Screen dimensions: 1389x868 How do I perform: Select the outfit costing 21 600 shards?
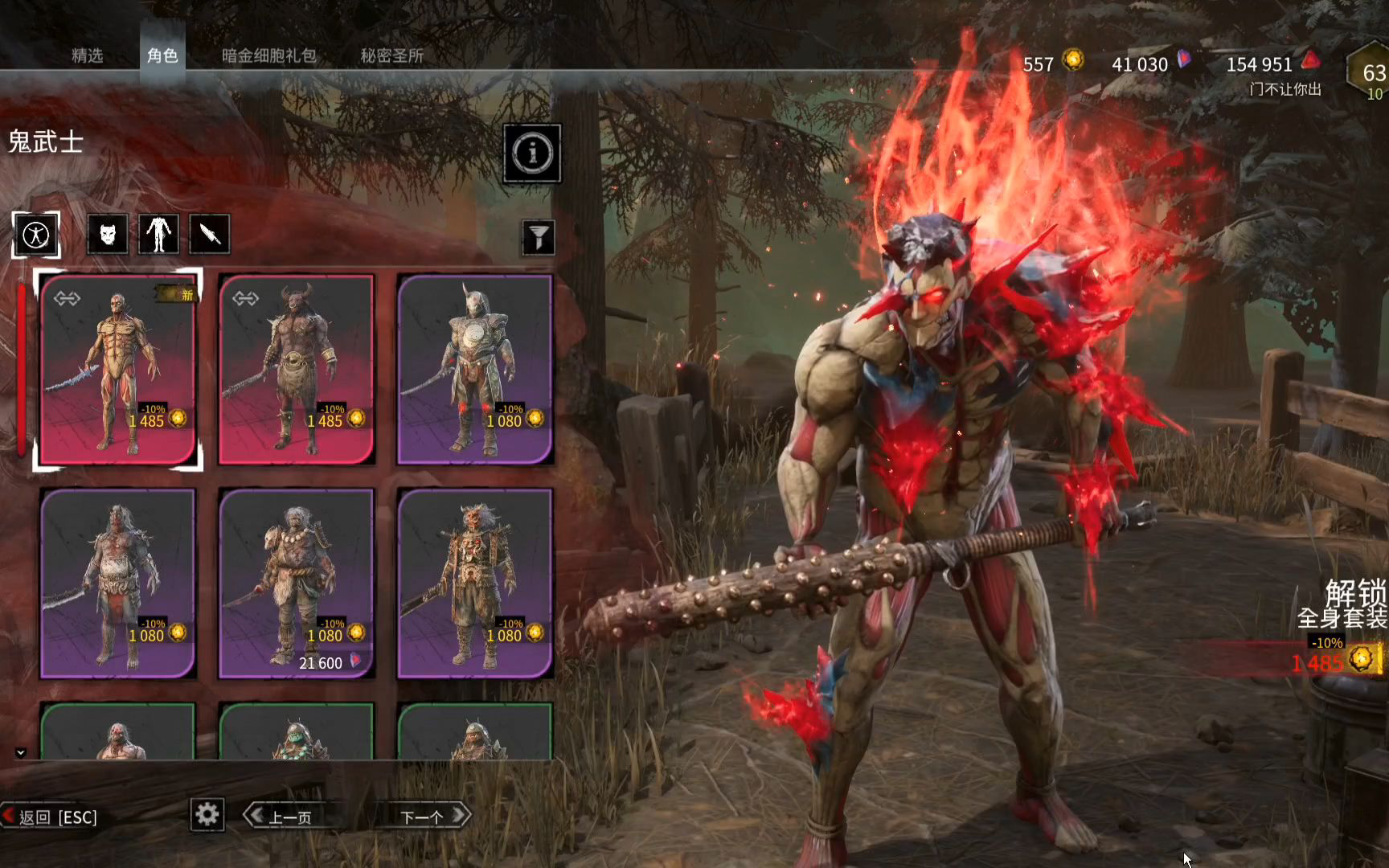point(297,583)
